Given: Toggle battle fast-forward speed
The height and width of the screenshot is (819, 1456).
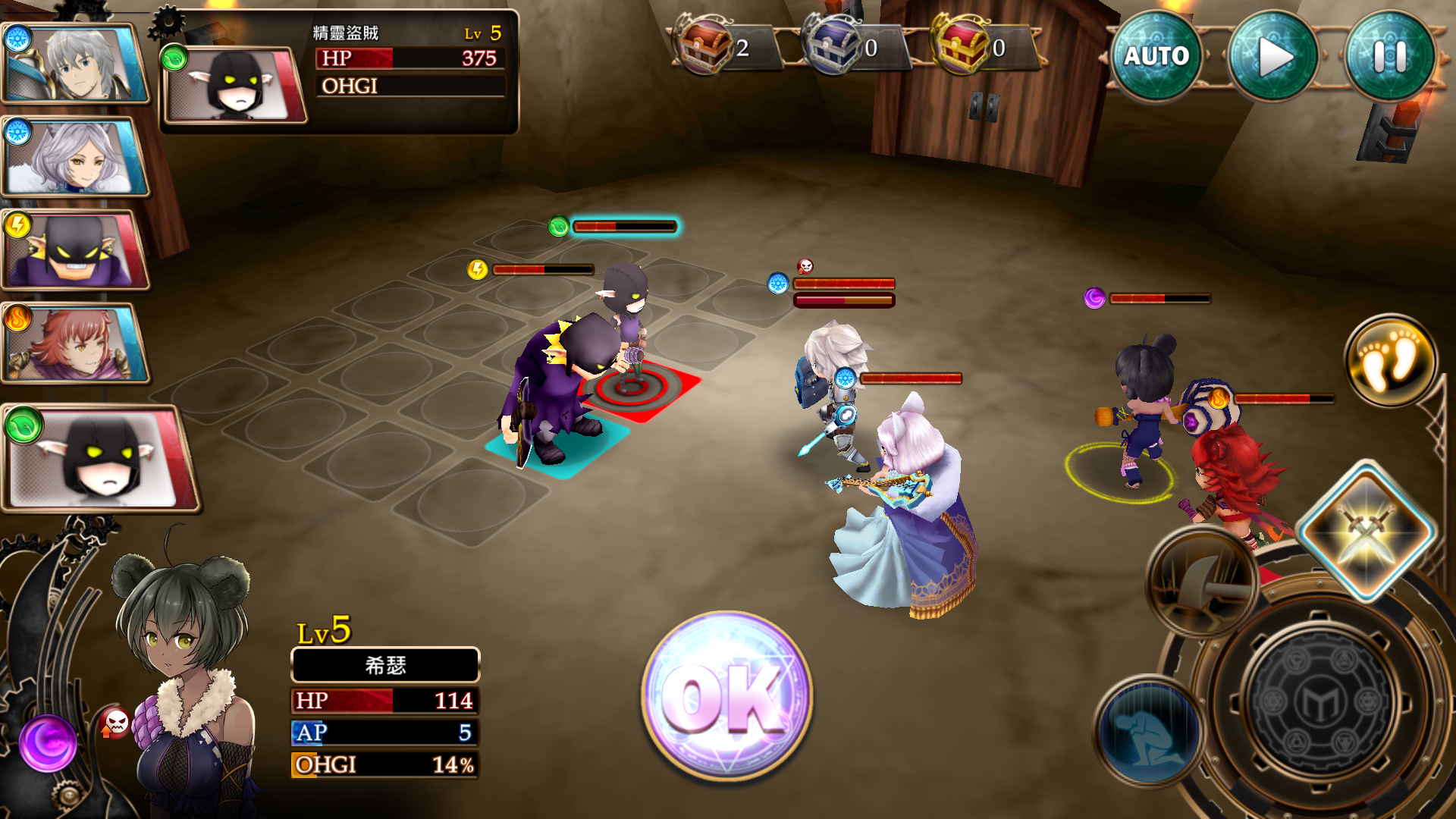Looking at the screenshot, I should click(x=1276, y=55).
